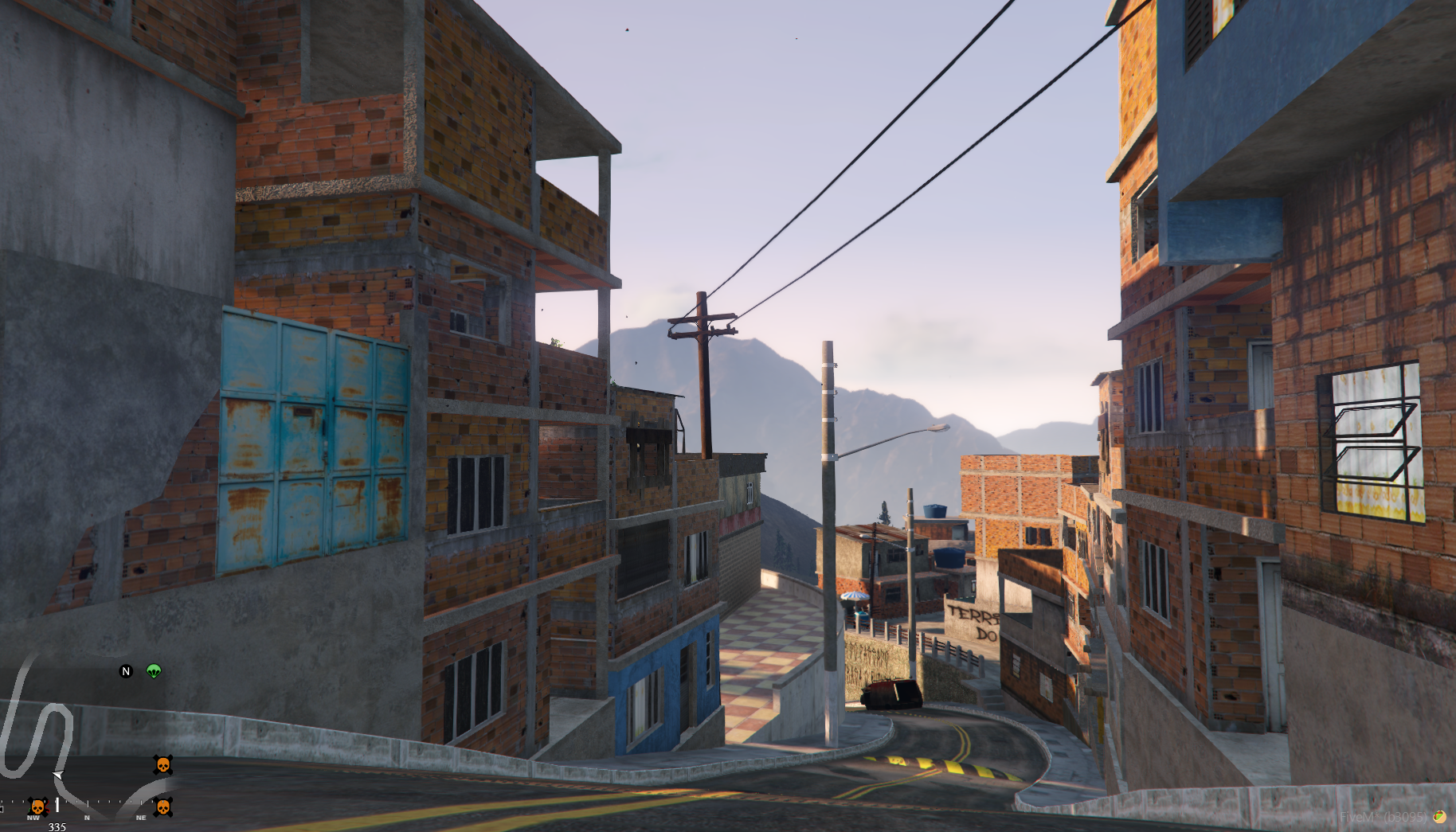The height and width of the screenshot is (832, 1456).
Task: Click the FiveM taco icon in the corner
Action: pyautogui.click(x=1439, y=816)
